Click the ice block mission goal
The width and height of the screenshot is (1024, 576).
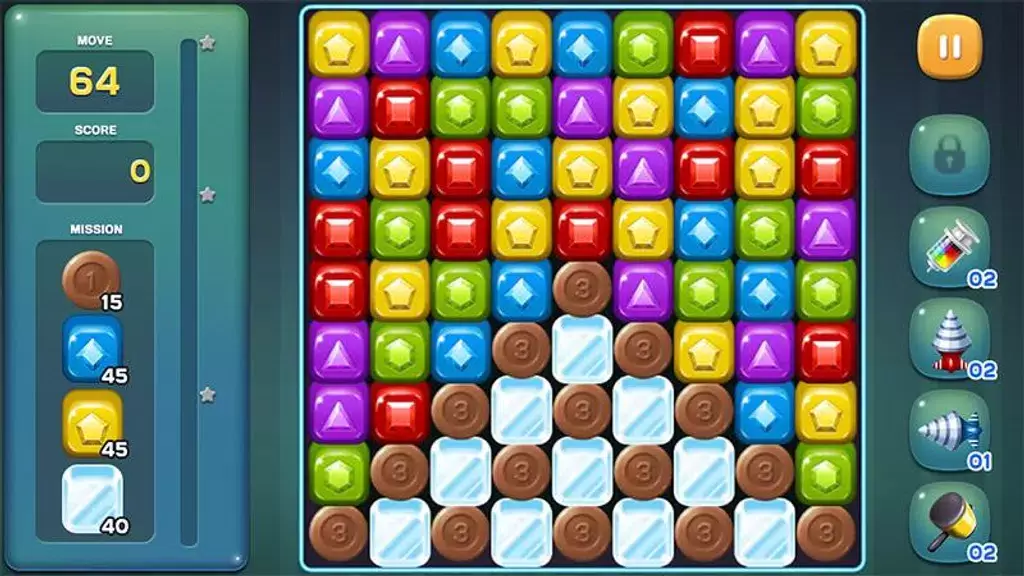[x=92, y=497]
